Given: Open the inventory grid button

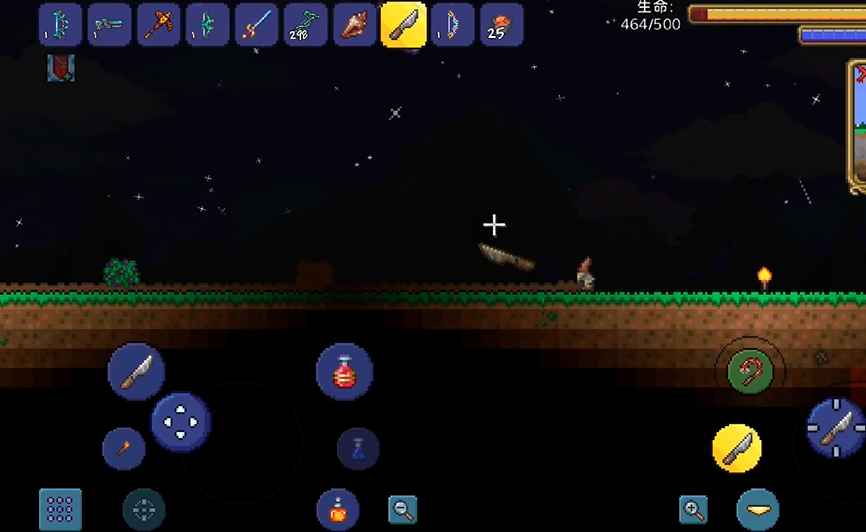Looking at the screenshot, I should pos(60,509).
